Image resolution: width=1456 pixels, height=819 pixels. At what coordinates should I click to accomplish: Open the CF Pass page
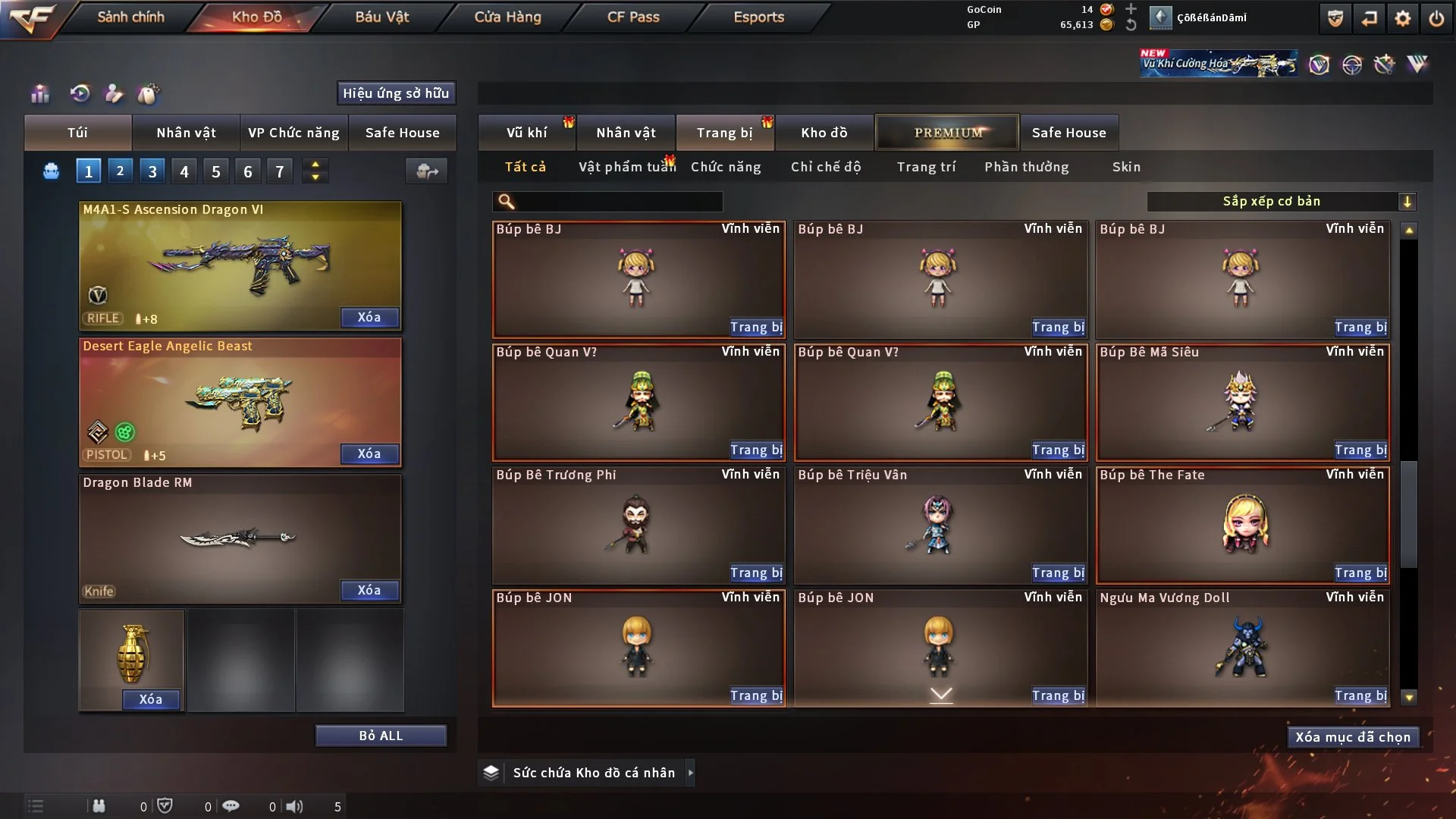(633, 17)
